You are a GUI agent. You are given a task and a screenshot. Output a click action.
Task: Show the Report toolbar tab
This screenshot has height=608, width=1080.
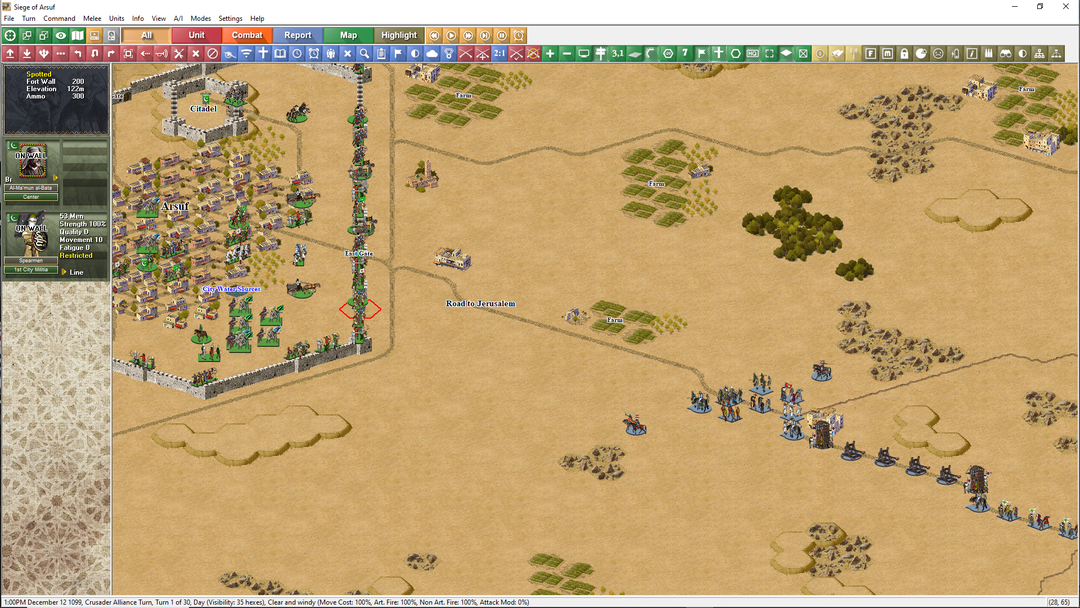tap(298, 35)
